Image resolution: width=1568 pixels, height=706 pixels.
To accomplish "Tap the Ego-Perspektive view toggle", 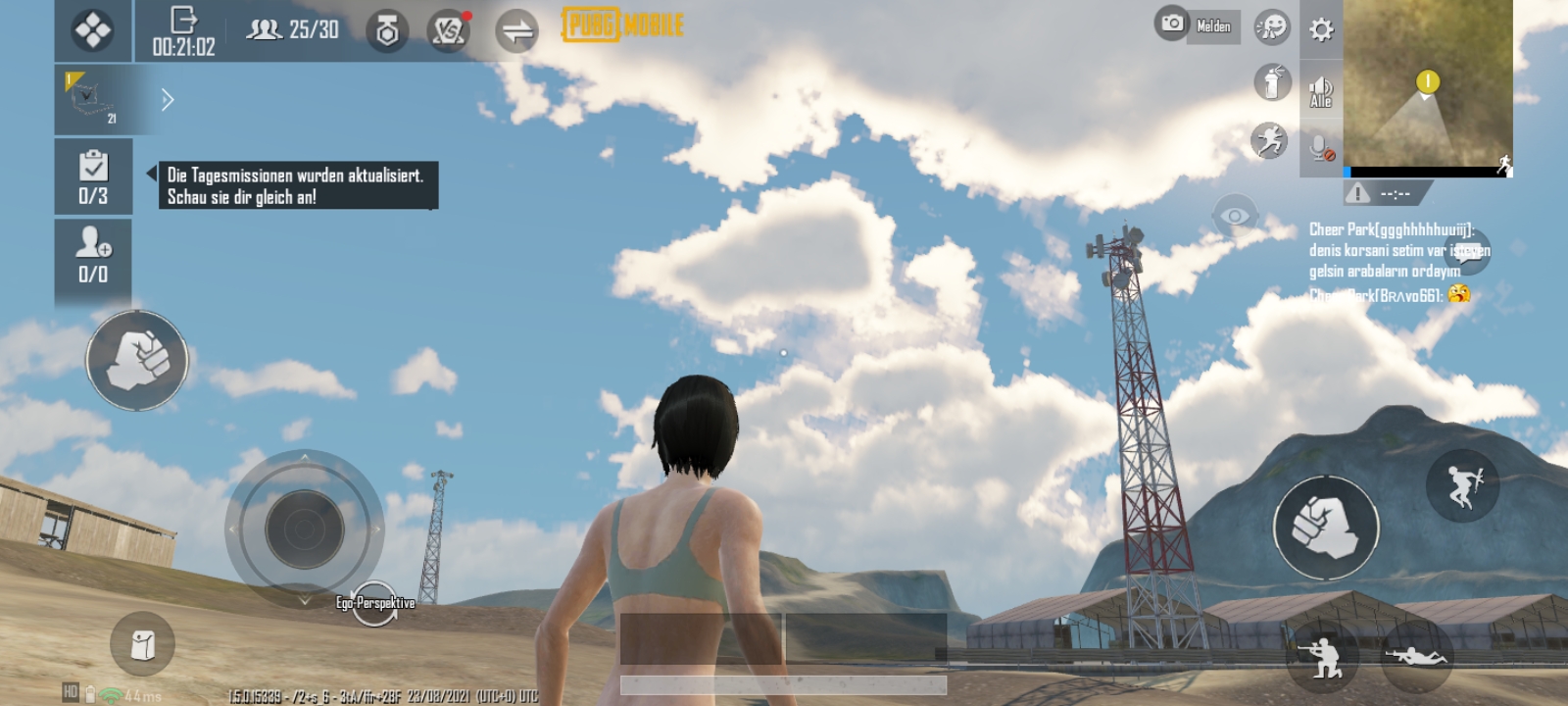I will point(375,603).
